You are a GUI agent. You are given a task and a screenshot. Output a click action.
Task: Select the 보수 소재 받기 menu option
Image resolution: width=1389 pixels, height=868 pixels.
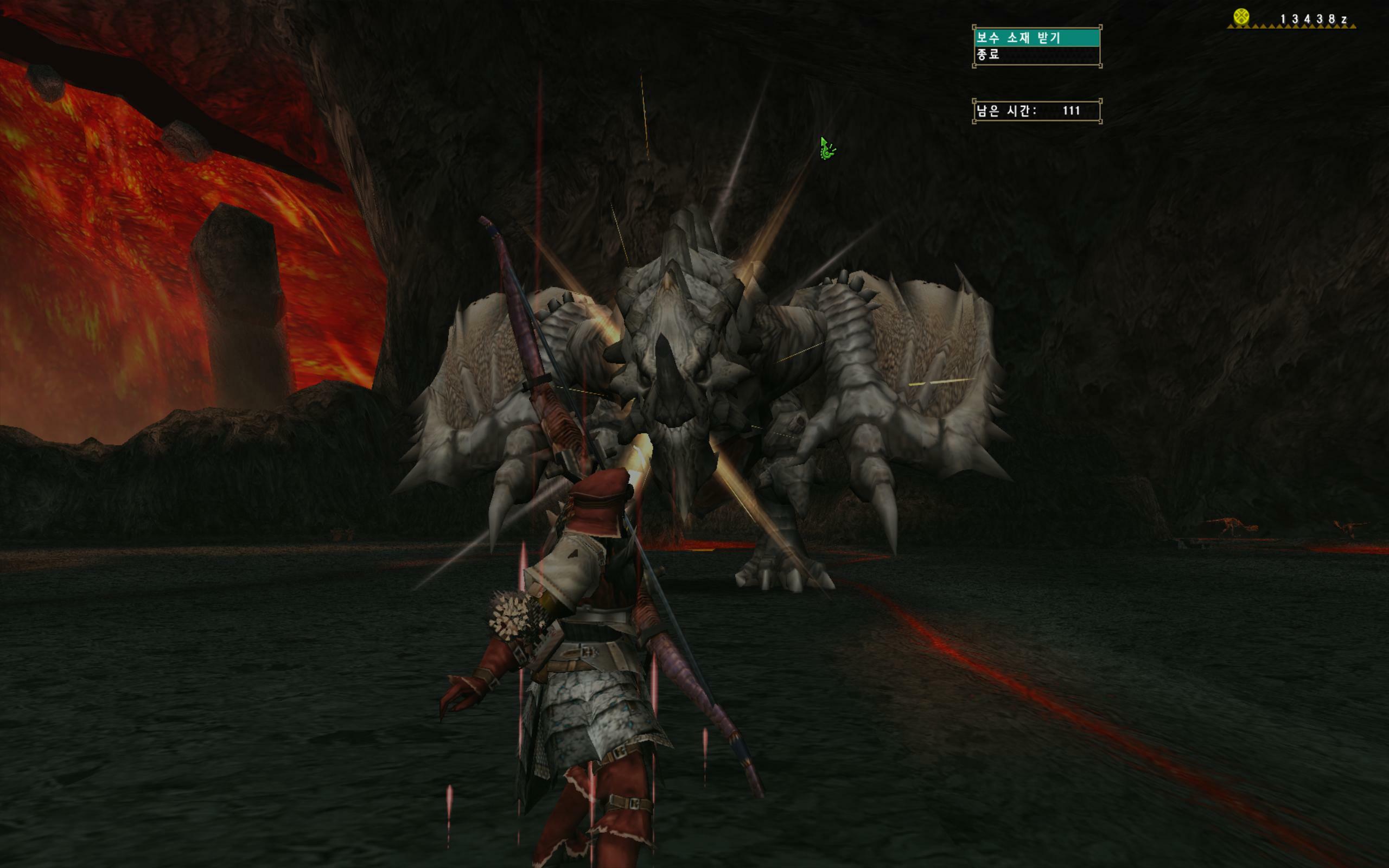pyautogui.click(x=1036, y=38)
